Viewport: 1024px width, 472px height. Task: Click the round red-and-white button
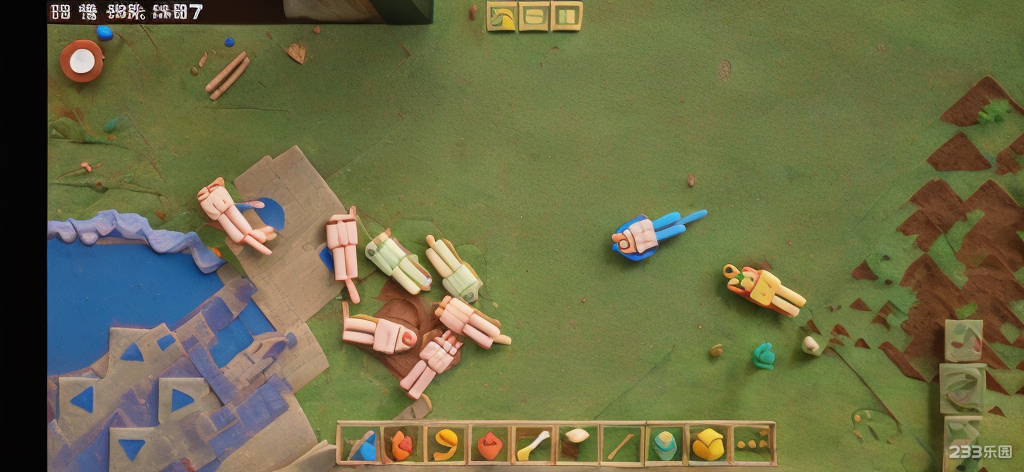(81, 61)
